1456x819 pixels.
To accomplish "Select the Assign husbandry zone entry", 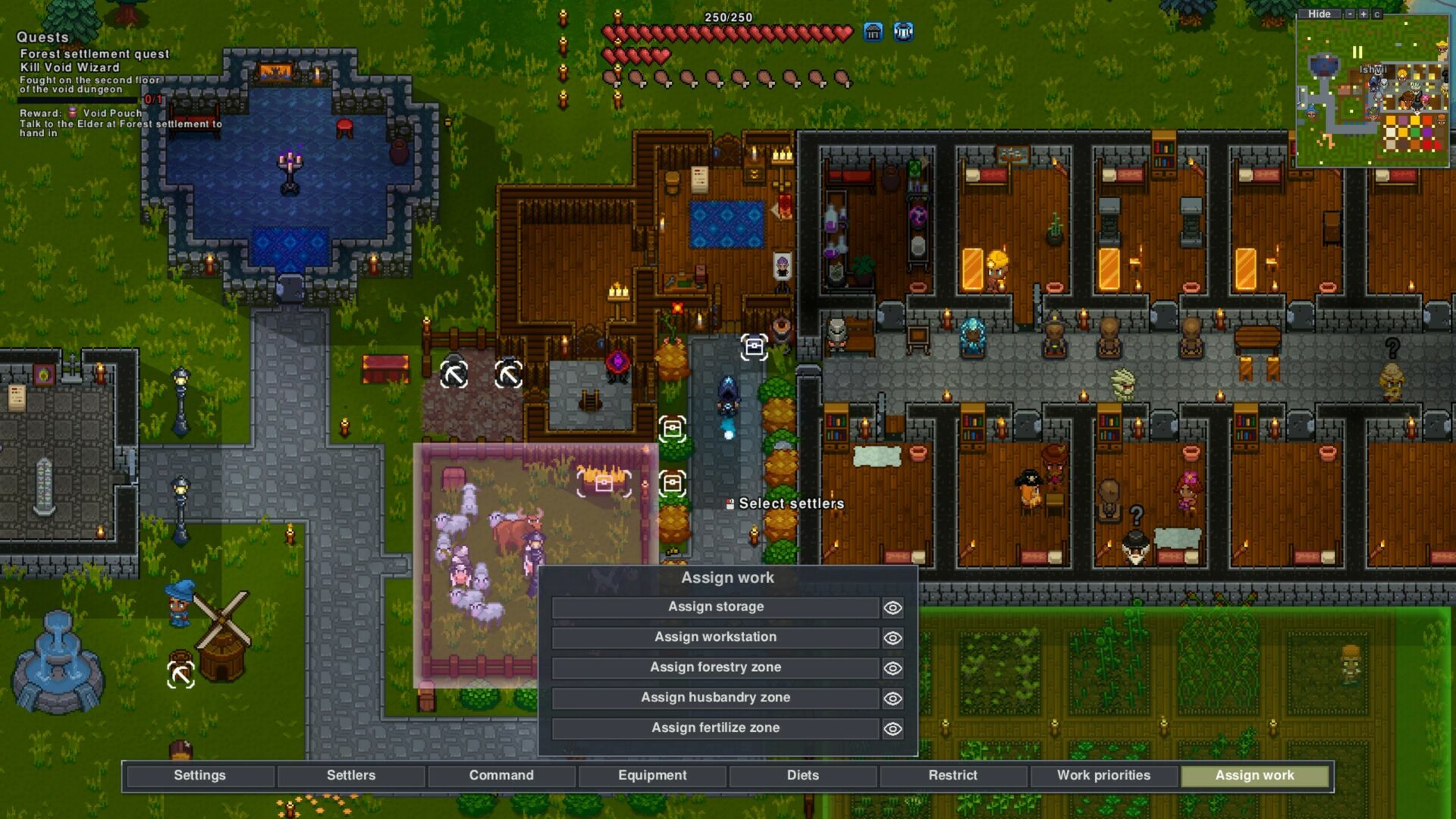I will point(715,698).
